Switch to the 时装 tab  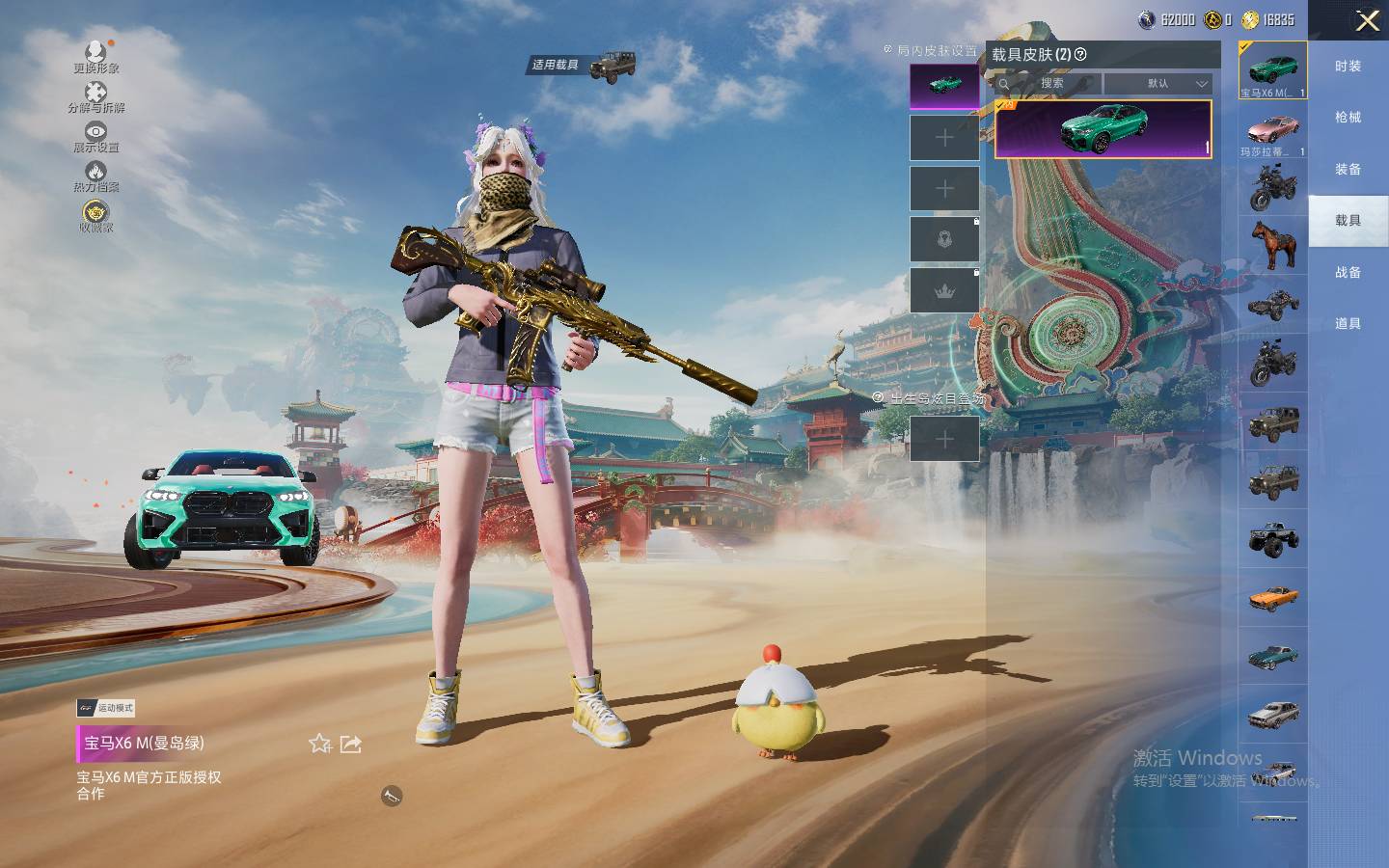pyautogui.click(x=1348, y=67)
